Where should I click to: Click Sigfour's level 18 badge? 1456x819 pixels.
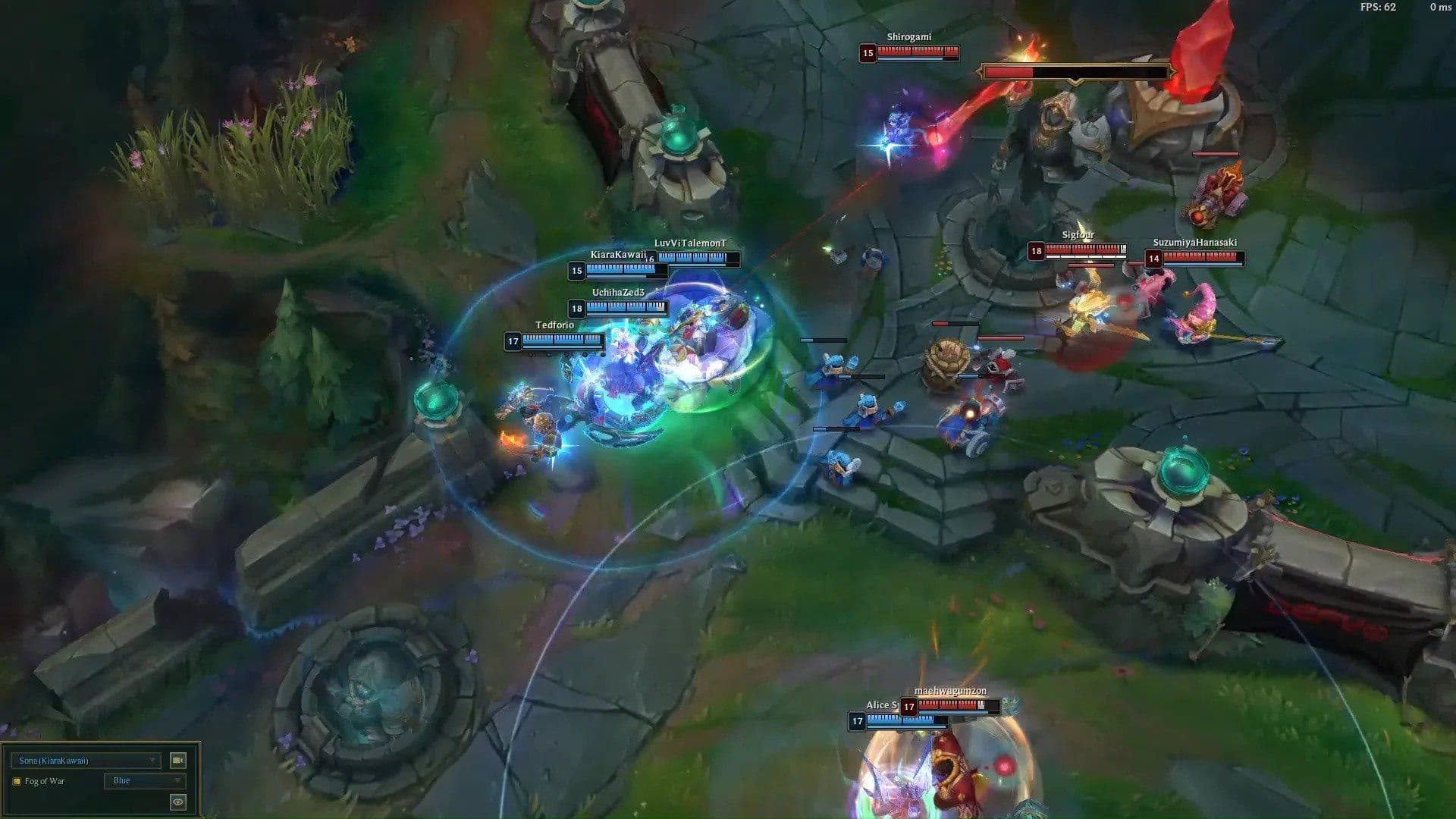point(1036,249)
